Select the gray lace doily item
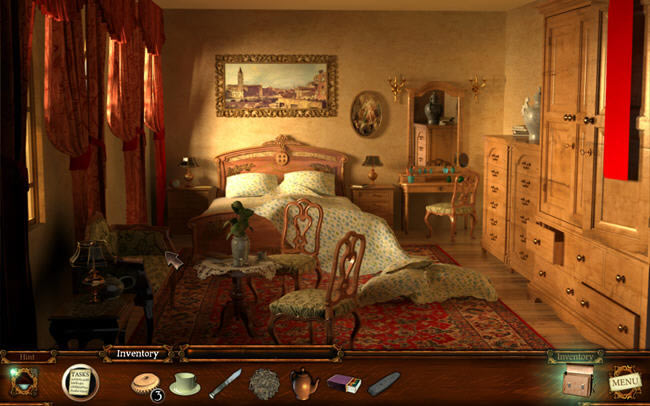 tap(264, 383)
